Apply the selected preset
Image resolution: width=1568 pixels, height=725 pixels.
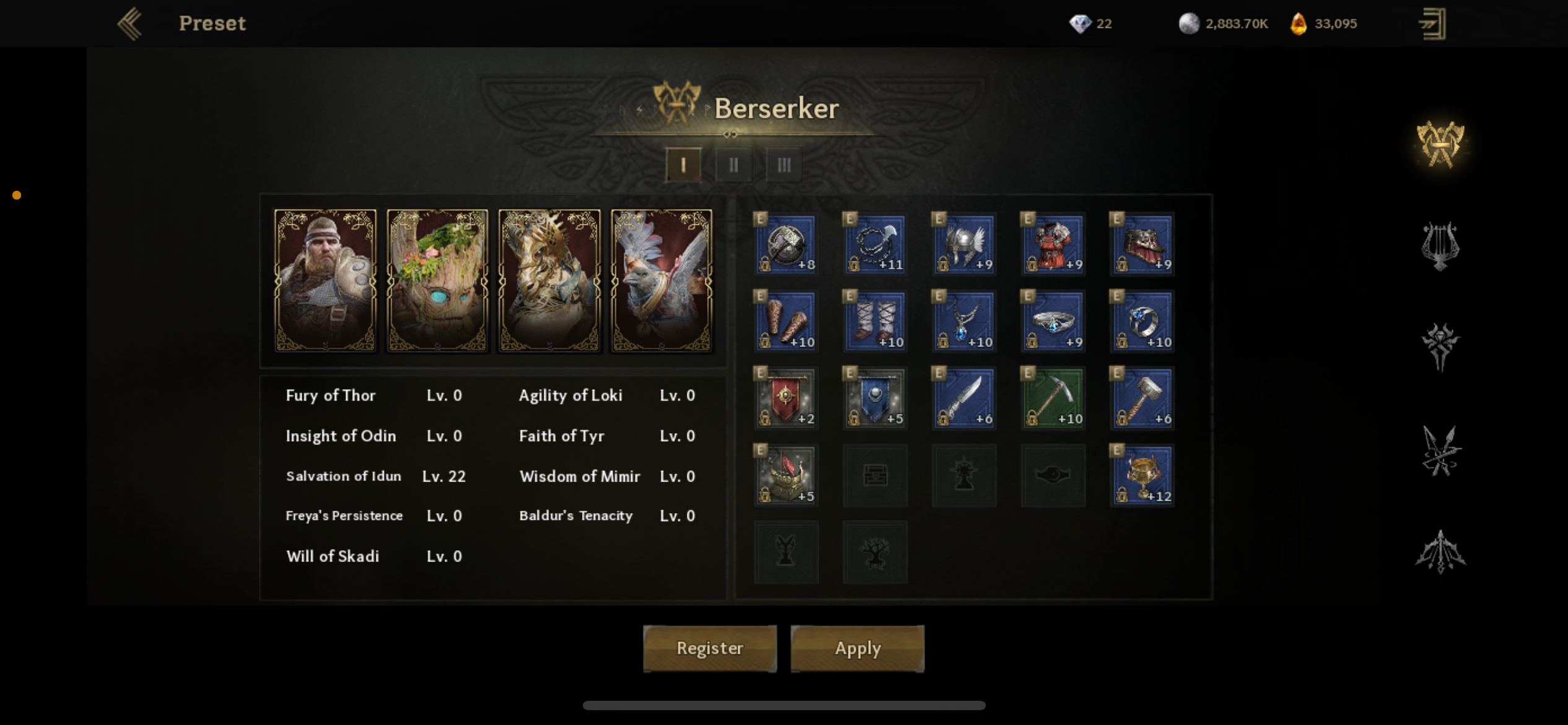click(857, 648)
